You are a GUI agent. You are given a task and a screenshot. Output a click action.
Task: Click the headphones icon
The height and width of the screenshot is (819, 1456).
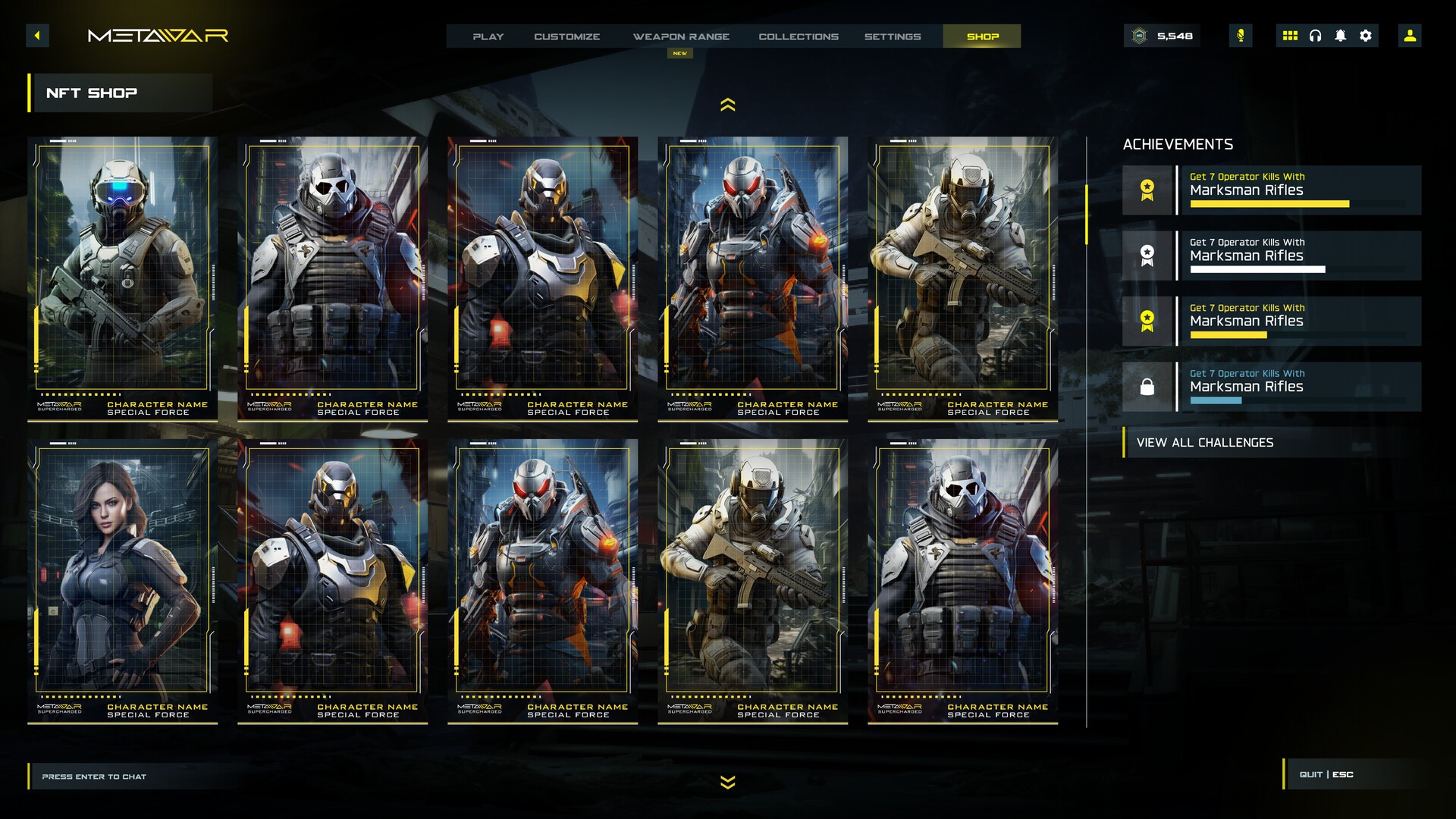(x=1316, y=36)
